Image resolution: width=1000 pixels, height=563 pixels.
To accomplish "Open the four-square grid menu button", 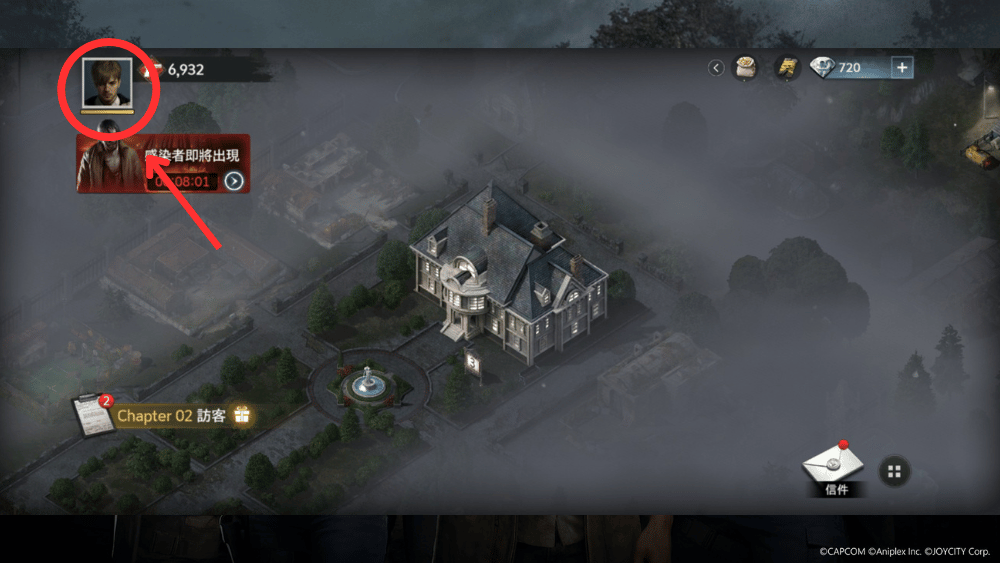I will (894, 471).
